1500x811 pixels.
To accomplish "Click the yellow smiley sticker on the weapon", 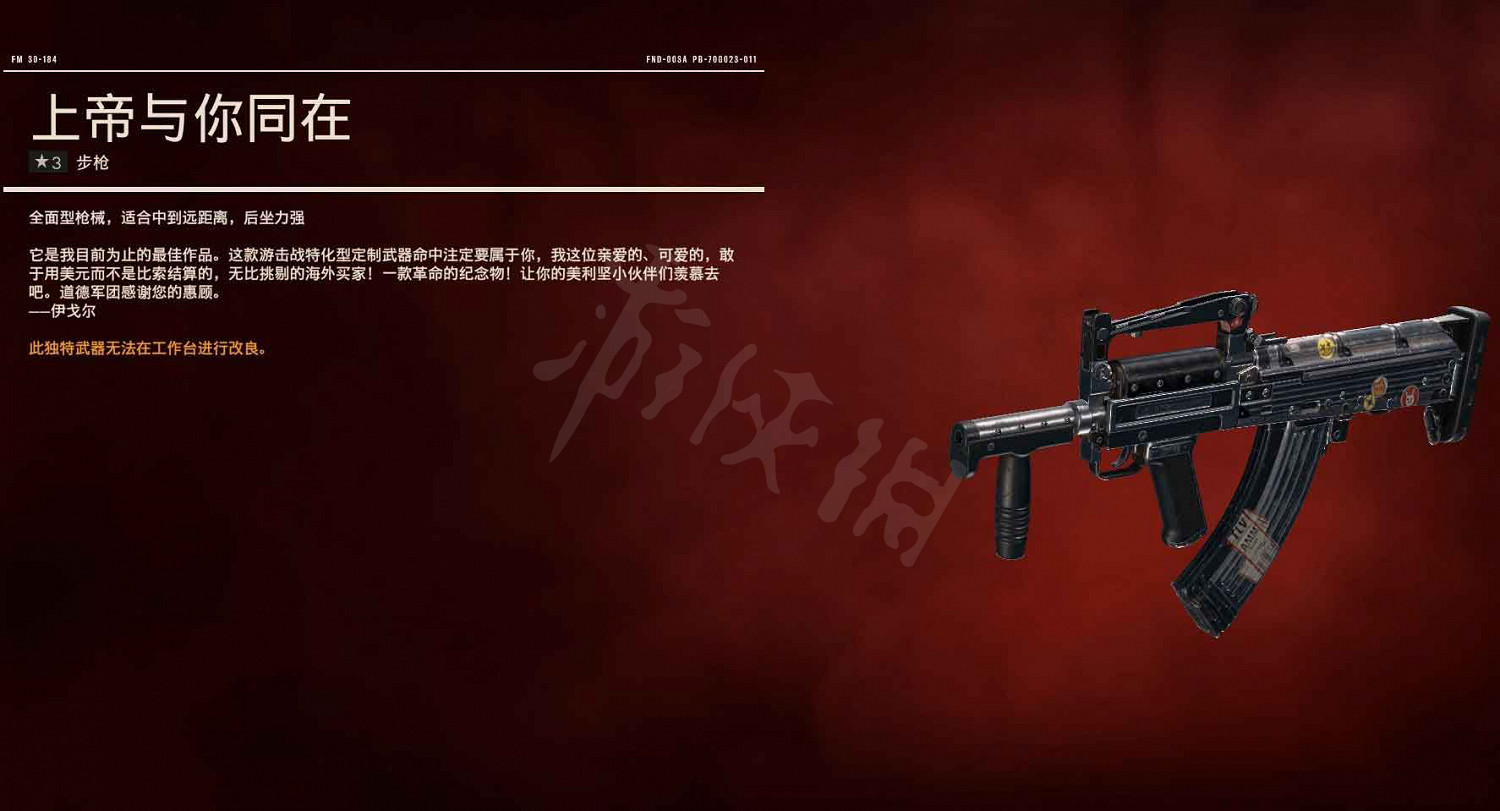I will 1326,347.
